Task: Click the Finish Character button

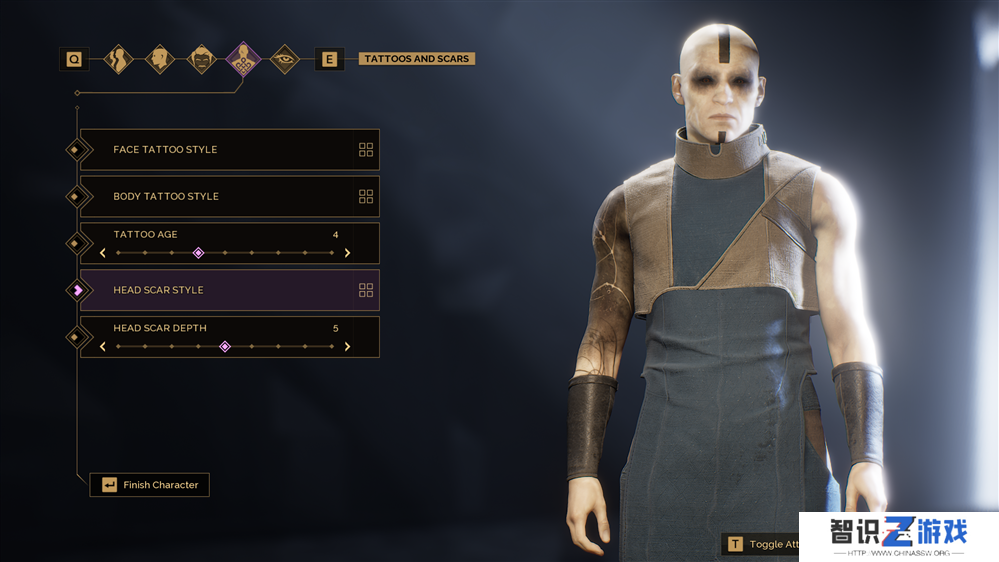Action: click(x=150, y=485)
